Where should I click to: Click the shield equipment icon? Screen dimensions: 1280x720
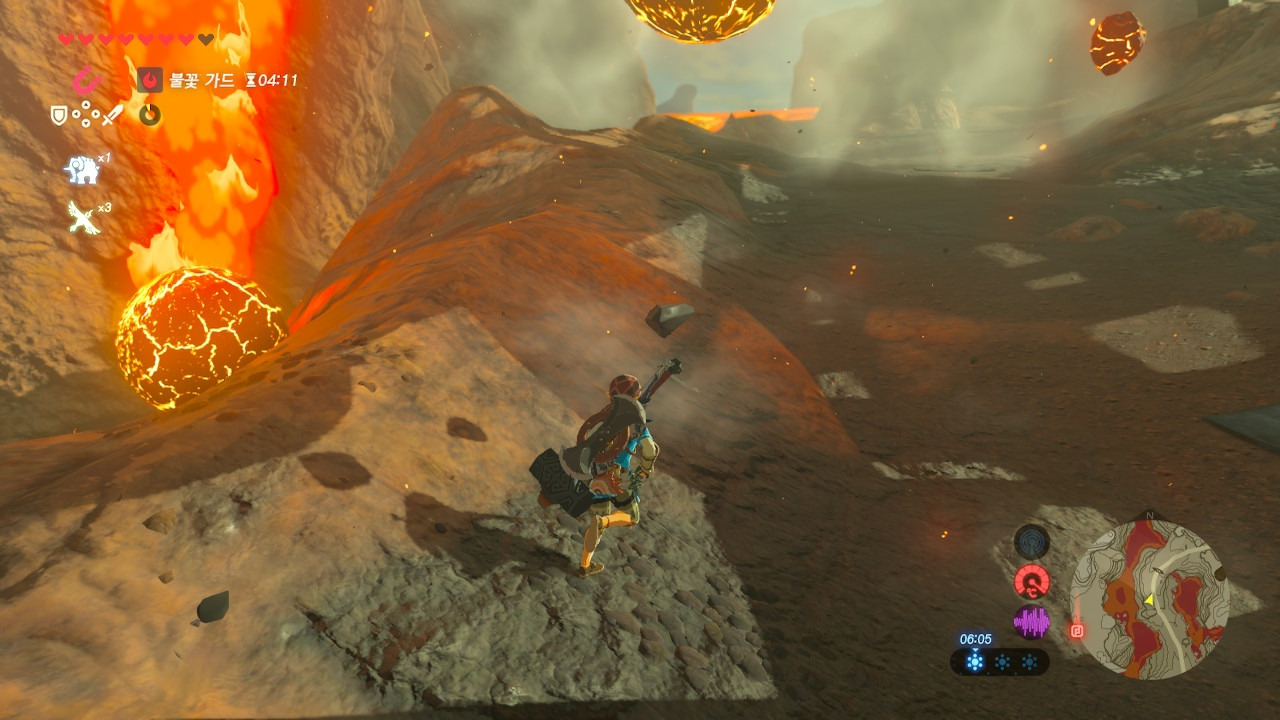pos(59,116)
